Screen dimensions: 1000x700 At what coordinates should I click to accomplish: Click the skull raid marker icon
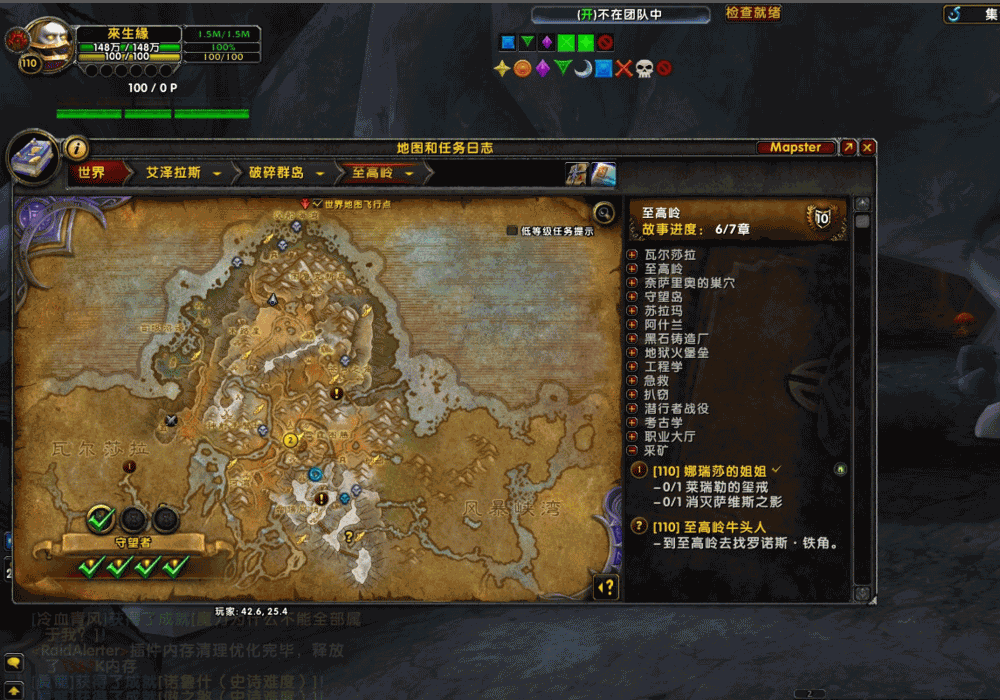click(643, 68)
